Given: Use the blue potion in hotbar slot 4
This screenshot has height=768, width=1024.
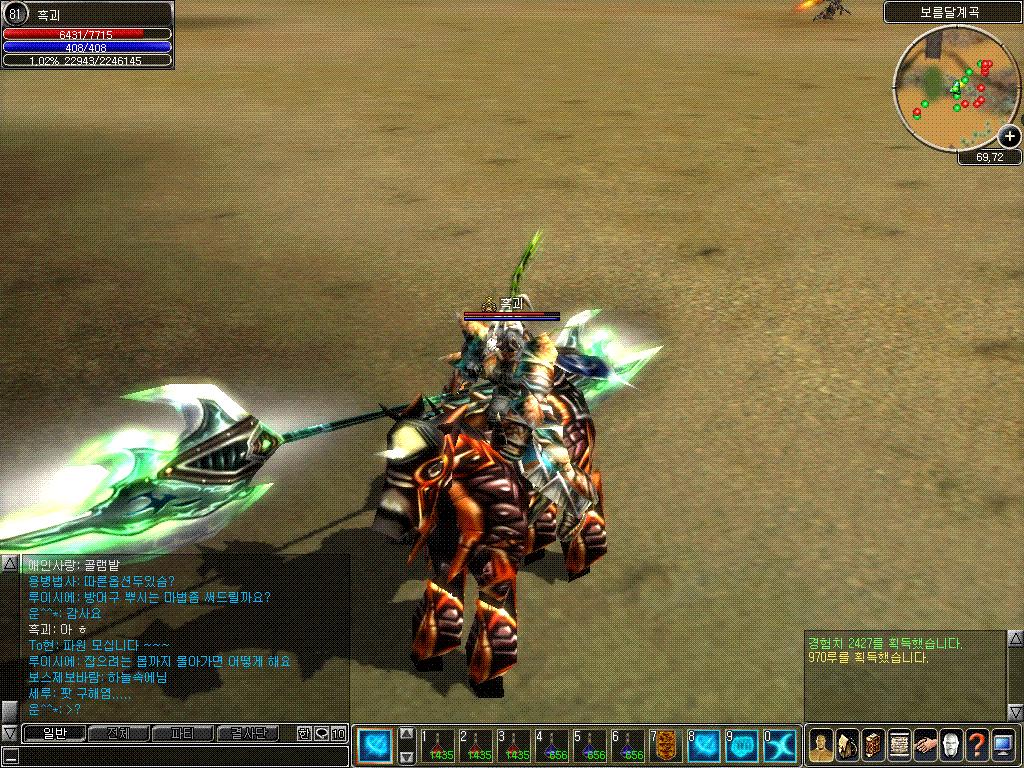Looking at the screenshot, I should pos(552,746).
